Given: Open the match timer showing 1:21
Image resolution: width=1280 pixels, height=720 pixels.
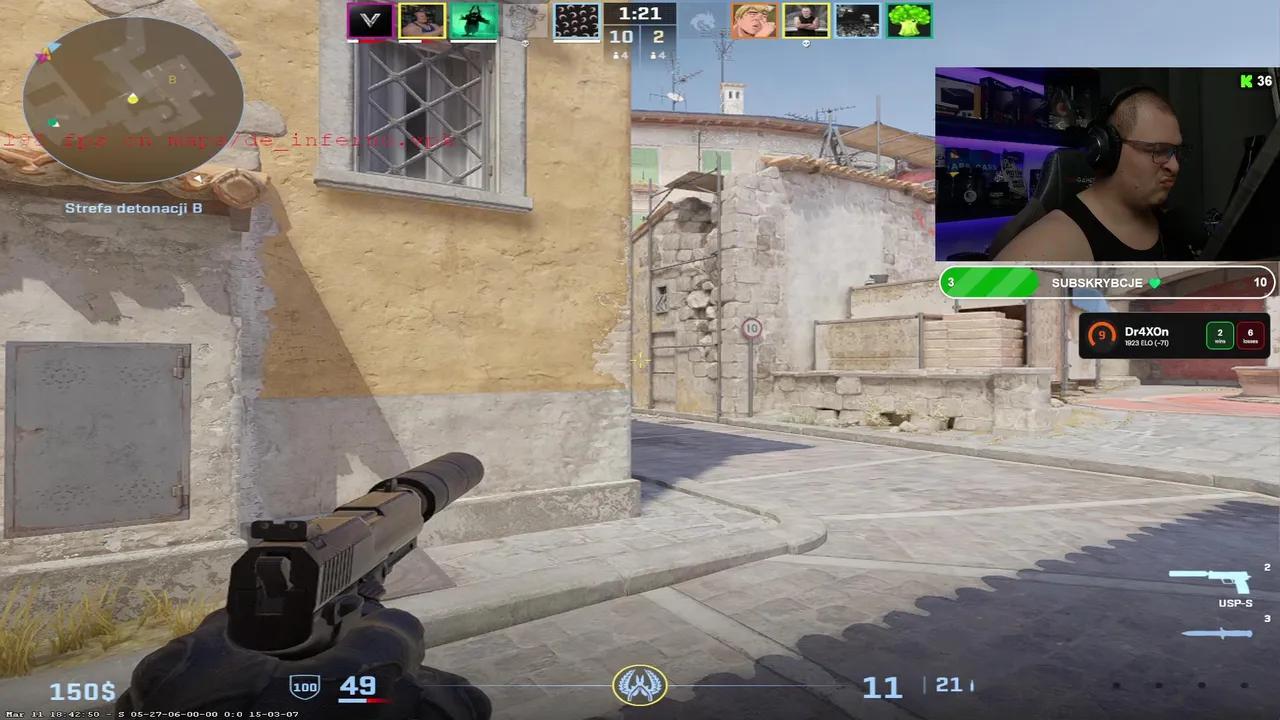Looking at the screenshot, I should (639, 13).
